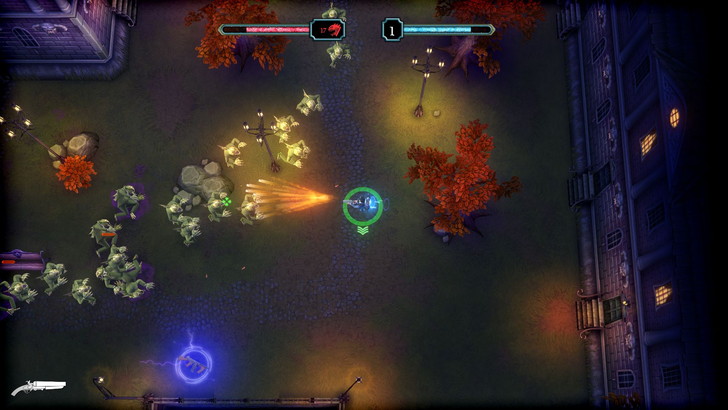Click the shotgun weapon icon
This screenshot has width=728, height=410.
pyautogui.click(x=38, y=386)
